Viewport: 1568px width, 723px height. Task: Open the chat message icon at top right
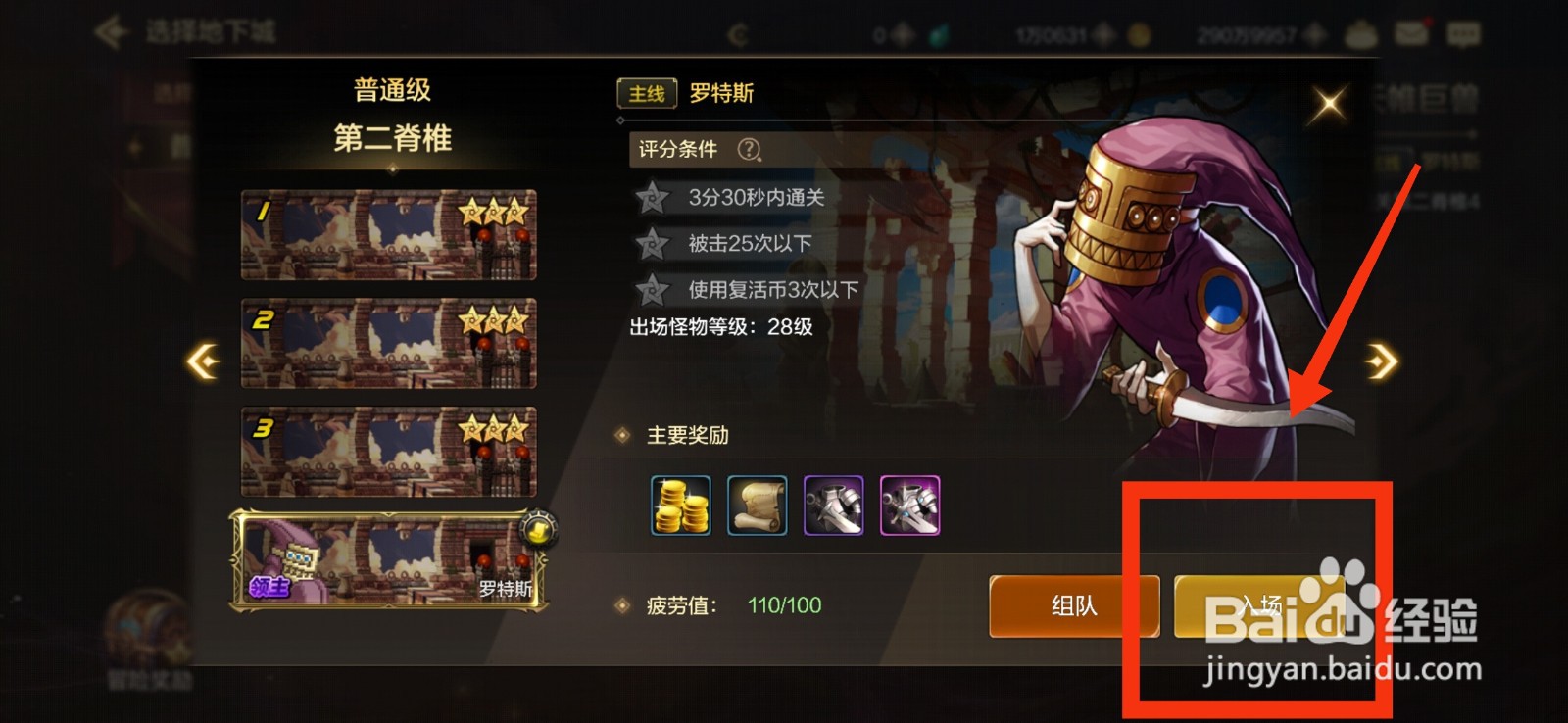coord(1464,32)
